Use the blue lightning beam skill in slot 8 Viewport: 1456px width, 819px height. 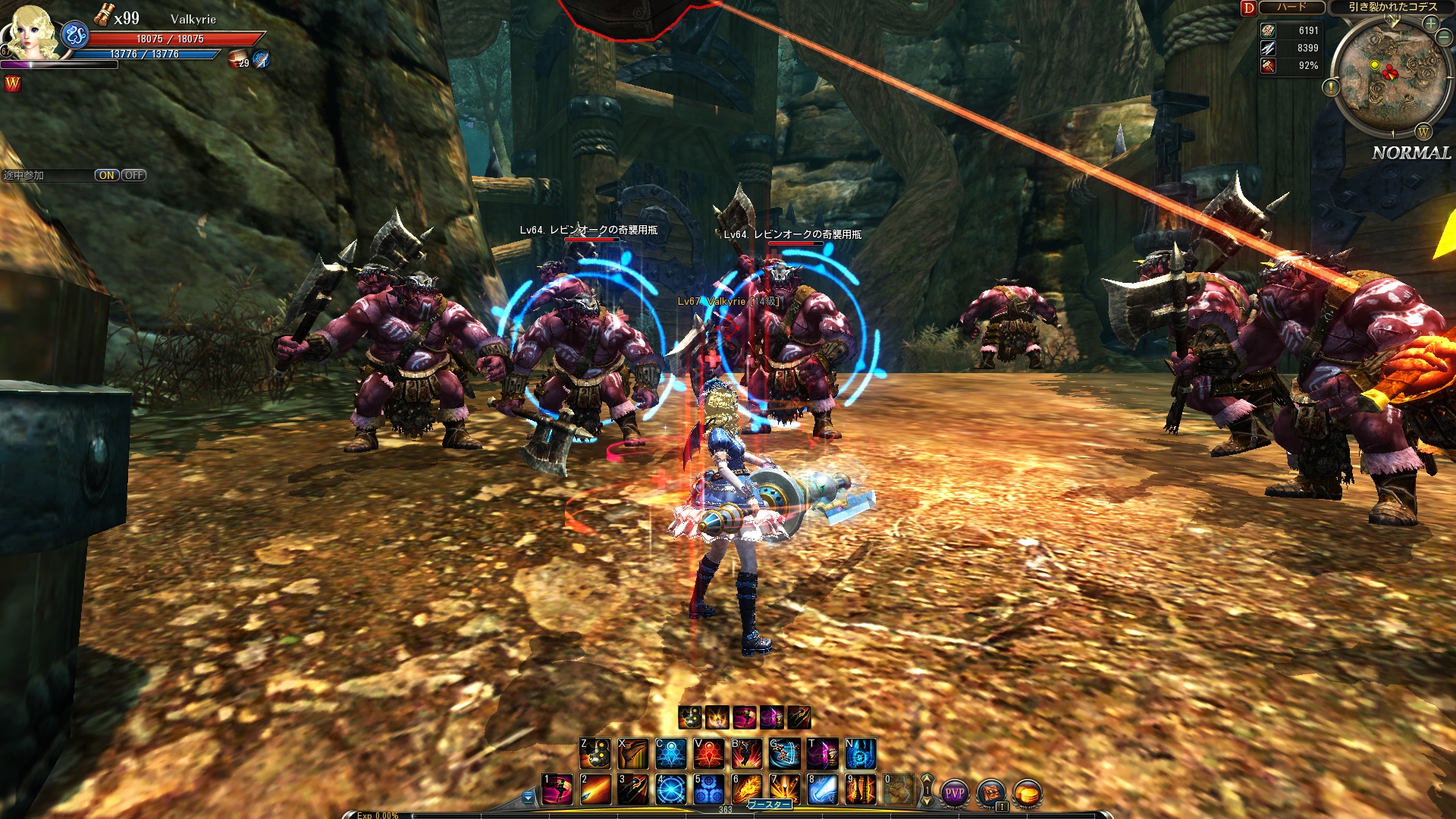(x=822, y=789)
